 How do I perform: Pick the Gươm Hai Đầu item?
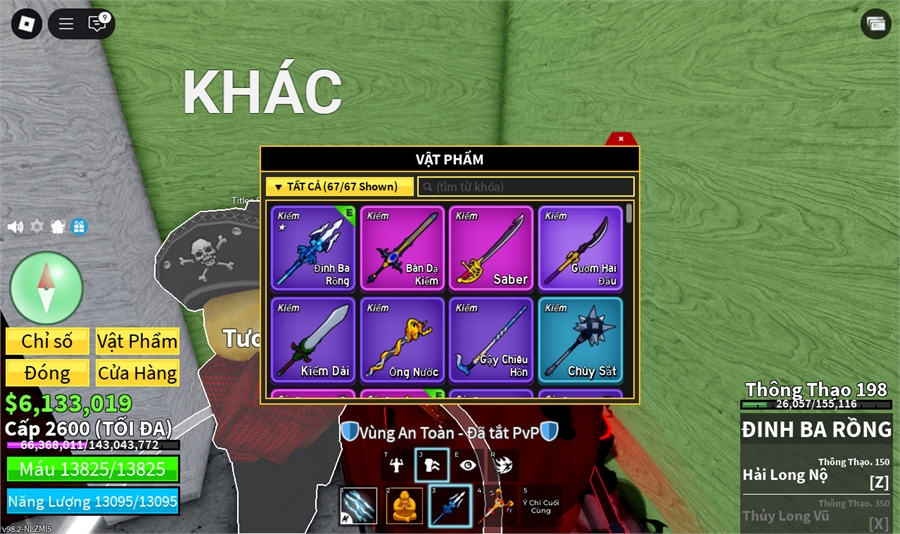tap(580, 248)
